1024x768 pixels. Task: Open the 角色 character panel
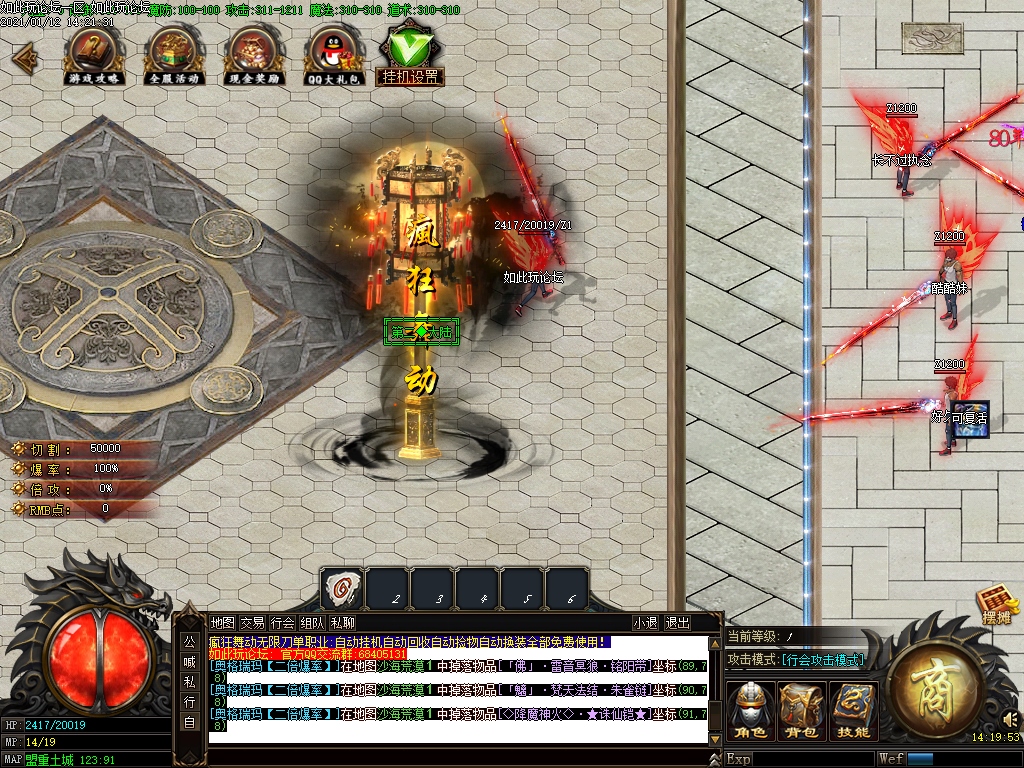point(751,711)
